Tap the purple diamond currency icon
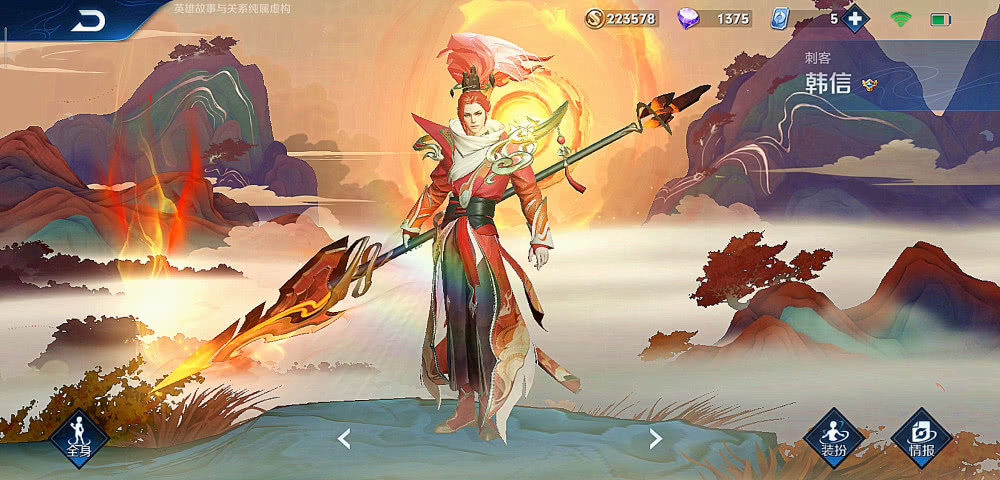The height and width of the screenshot is (480, 1000). click(x=690, y=18)
